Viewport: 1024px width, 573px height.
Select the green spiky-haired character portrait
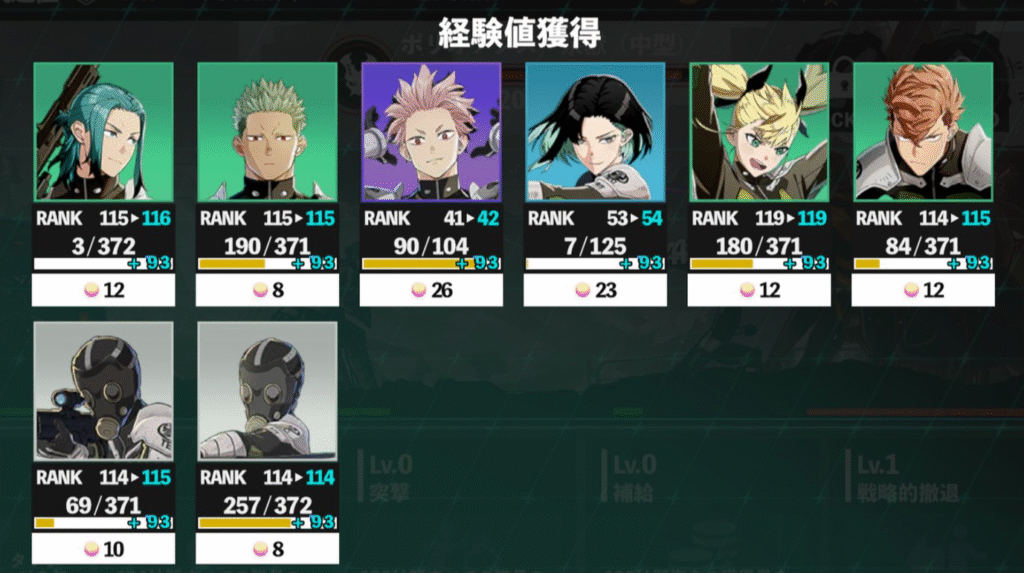coord(267,132)
